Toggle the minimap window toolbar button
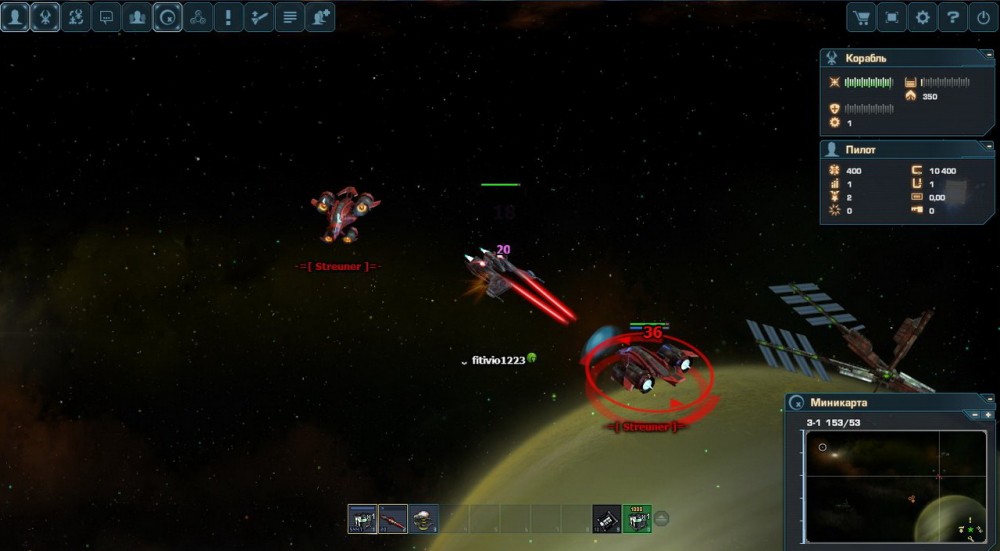 pos(168,17)
